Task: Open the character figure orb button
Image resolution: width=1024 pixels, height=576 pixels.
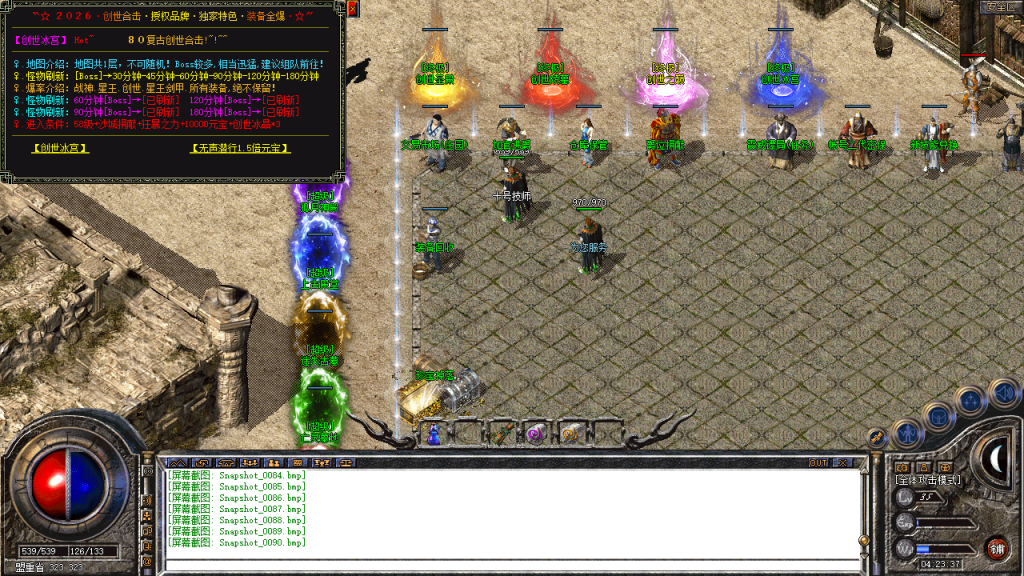Action: click(907, 431)
